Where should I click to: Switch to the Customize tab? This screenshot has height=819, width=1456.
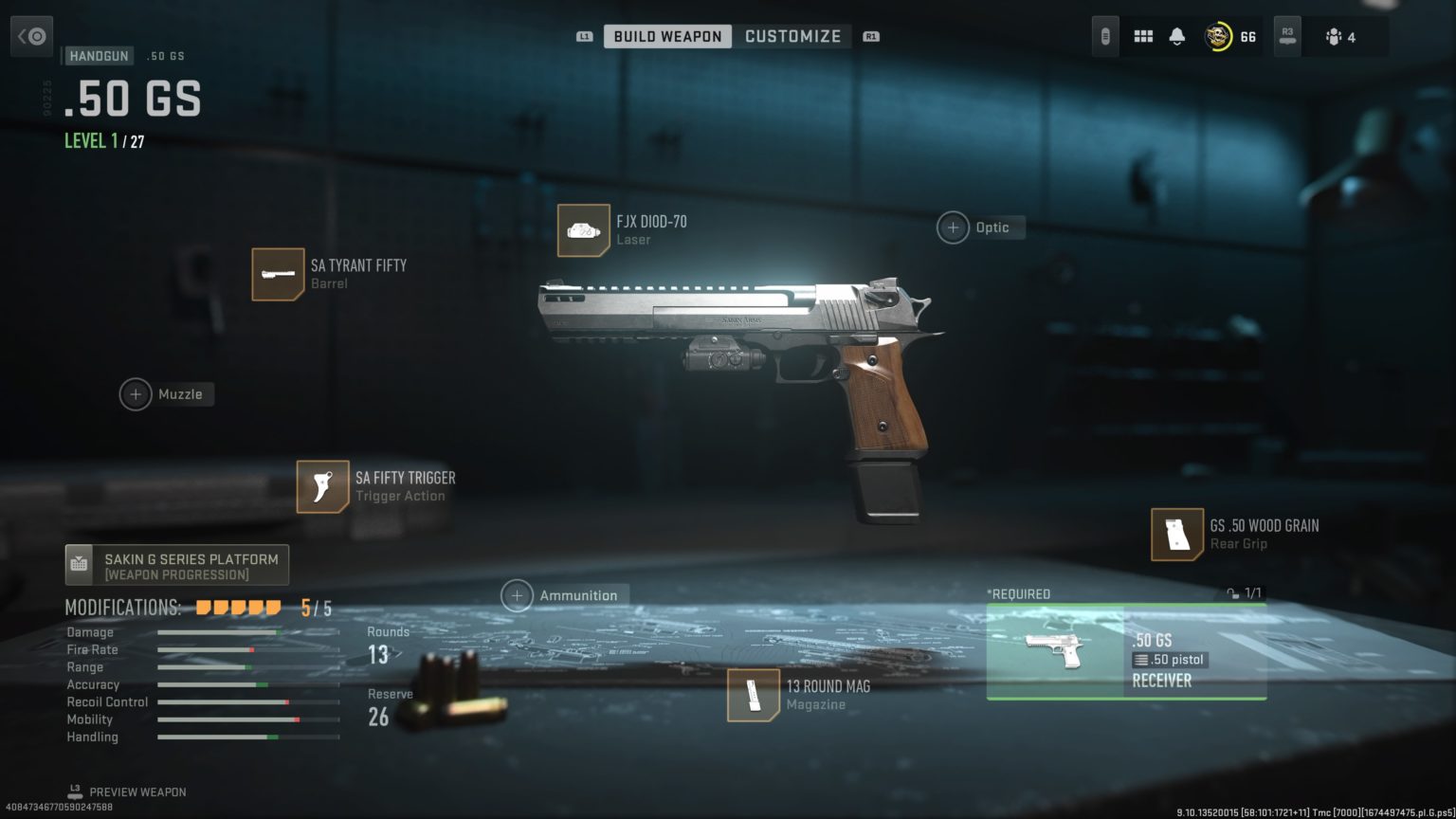pos(793,35)
